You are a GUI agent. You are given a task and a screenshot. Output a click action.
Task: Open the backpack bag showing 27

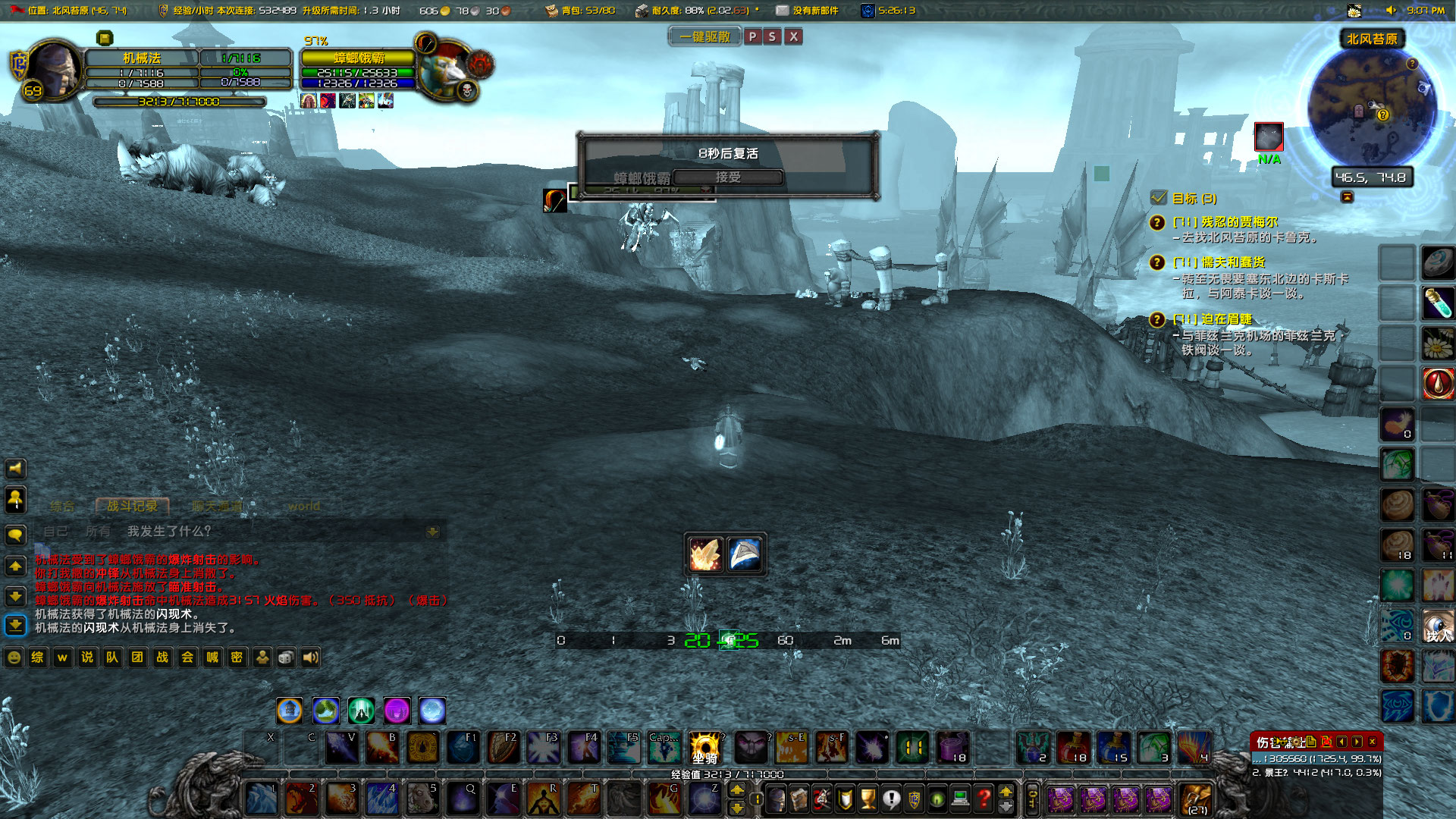pos(1197,799)
